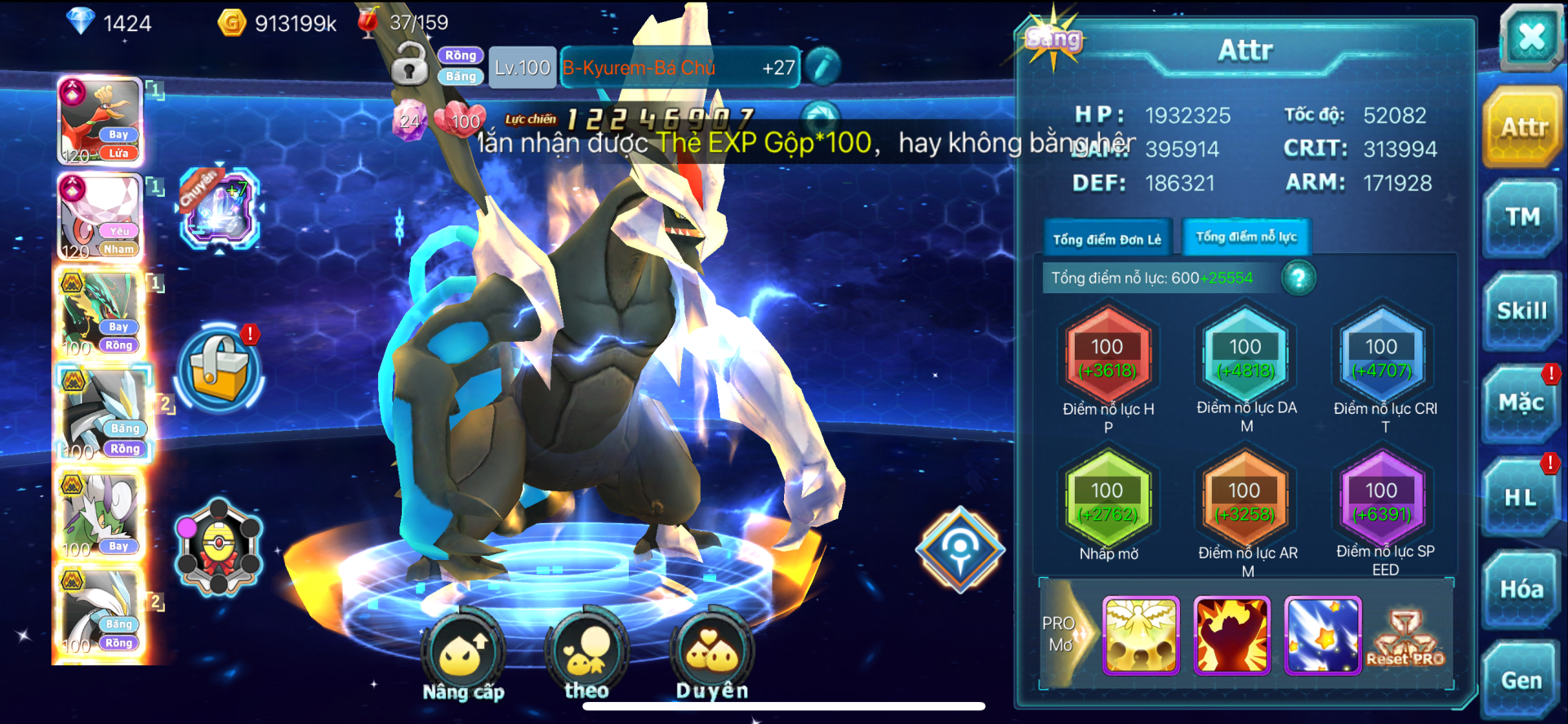
Task: Select the Tổng điểm nỗ lực tab
Action: point(1246,238)
